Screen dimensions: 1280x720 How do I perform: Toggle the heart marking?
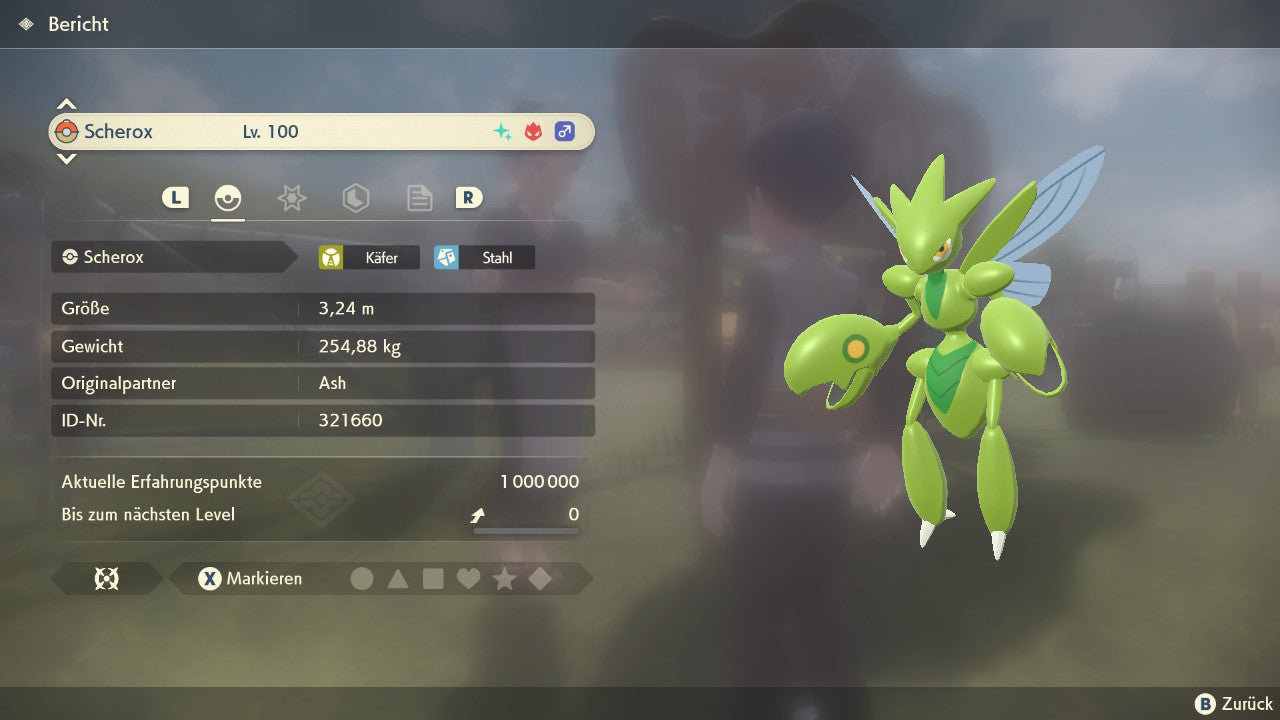468,578
